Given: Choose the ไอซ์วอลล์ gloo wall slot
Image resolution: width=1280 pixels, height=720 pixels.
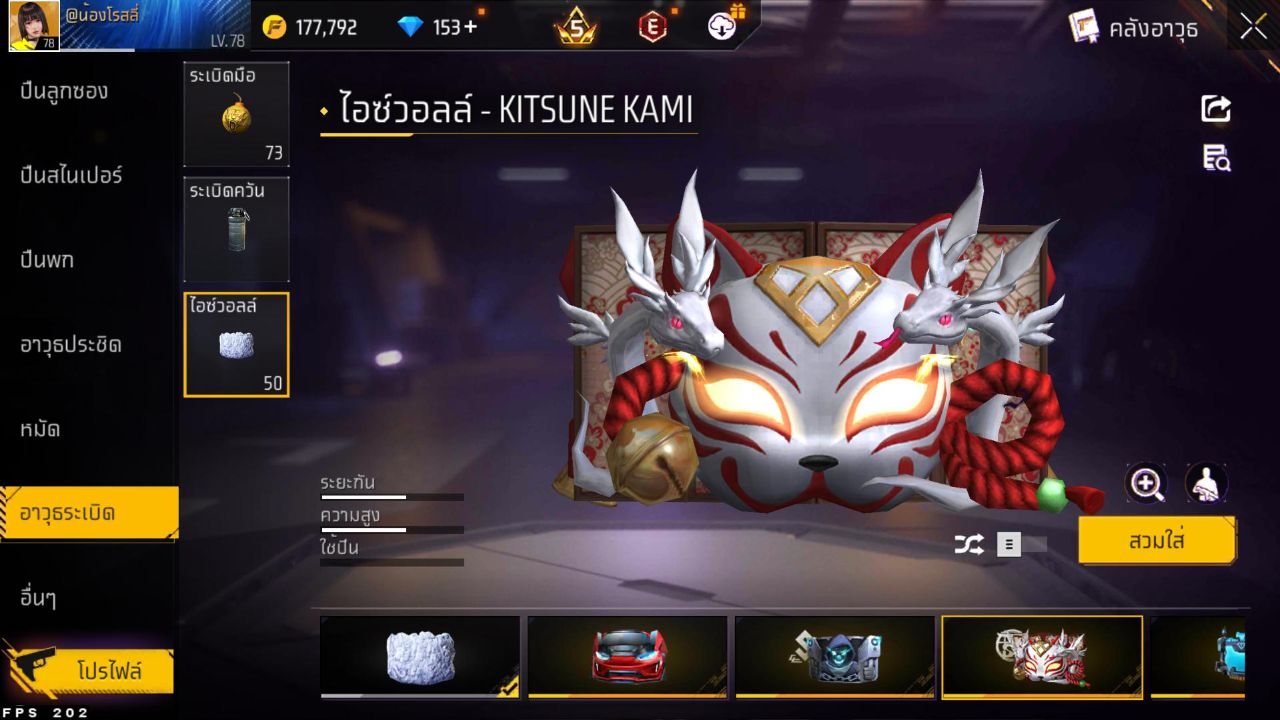Looking at the screenshot, I should [x=237, y=345].
